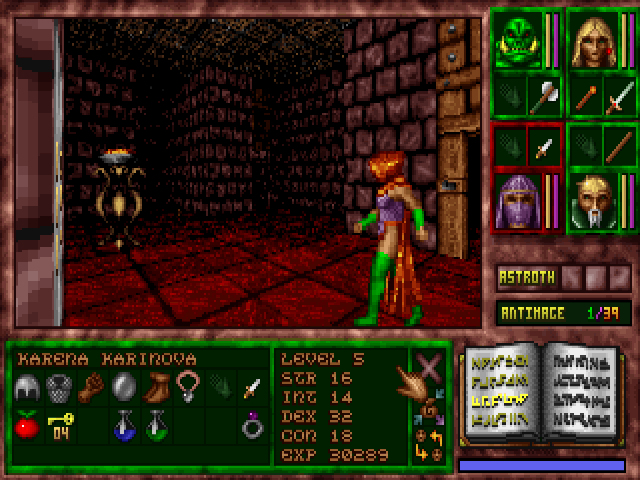Attack with the orc's battle axe
640x480 pixels.
[x=543, y=97]
